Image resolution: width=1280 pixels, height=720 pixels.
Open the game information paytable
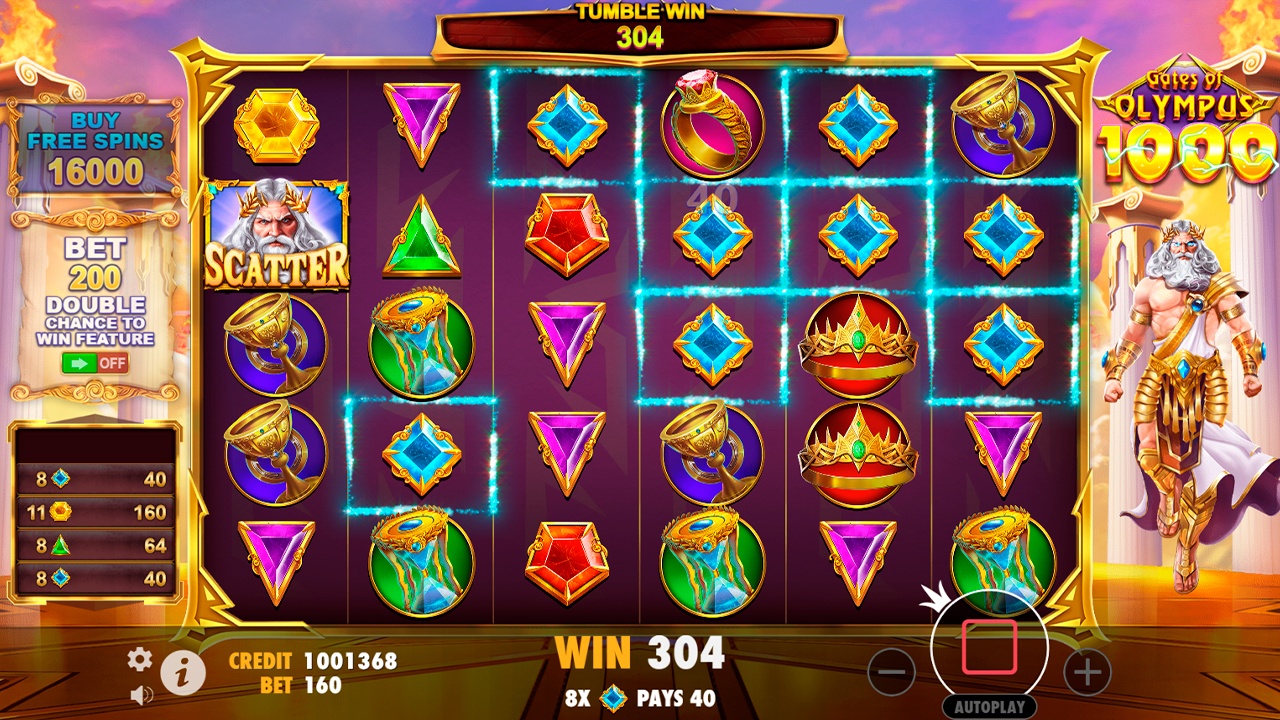tap(183, 674)
